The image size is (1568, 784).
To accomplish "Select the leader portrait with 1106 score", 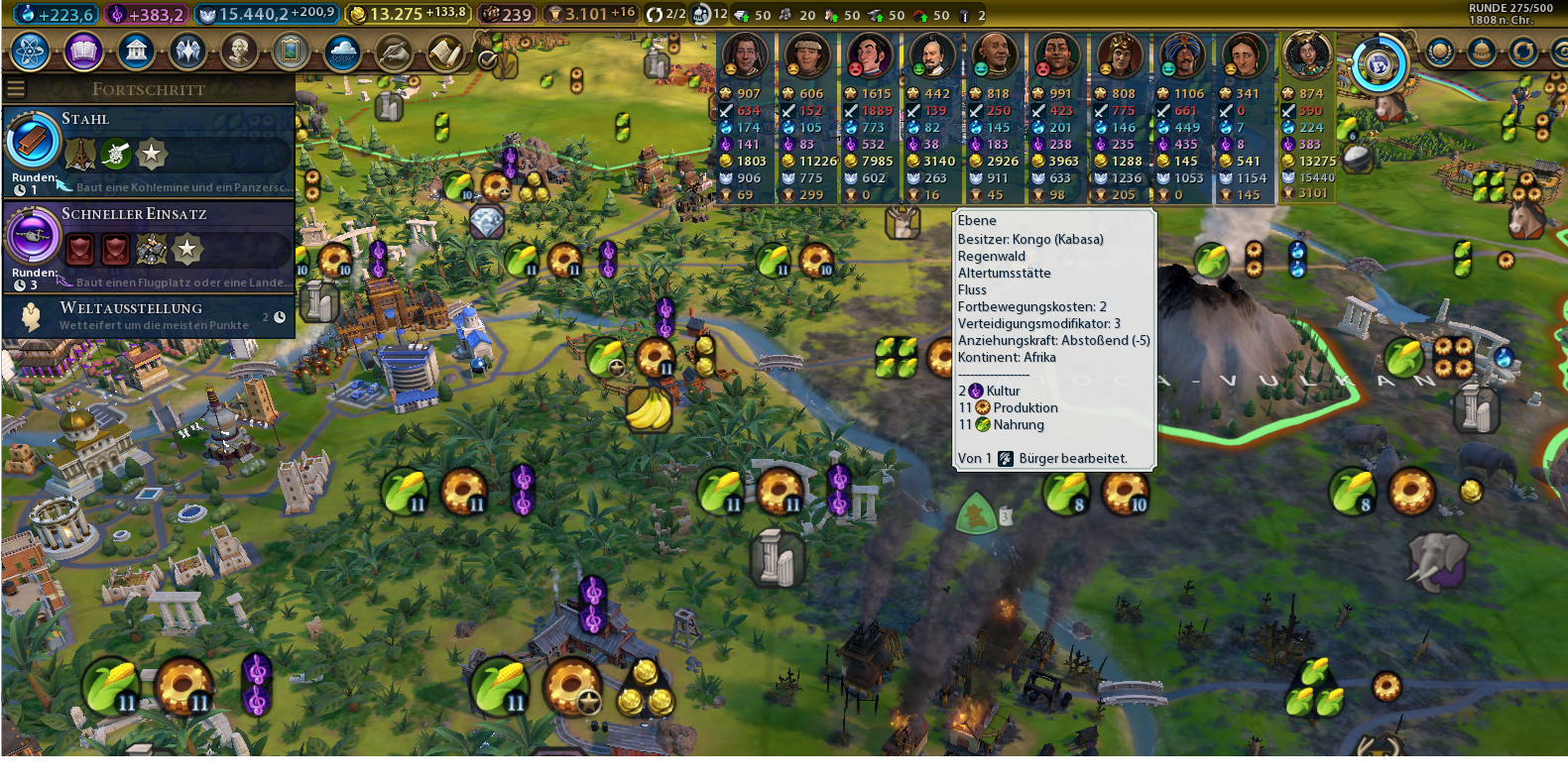I will point(1182,56).
